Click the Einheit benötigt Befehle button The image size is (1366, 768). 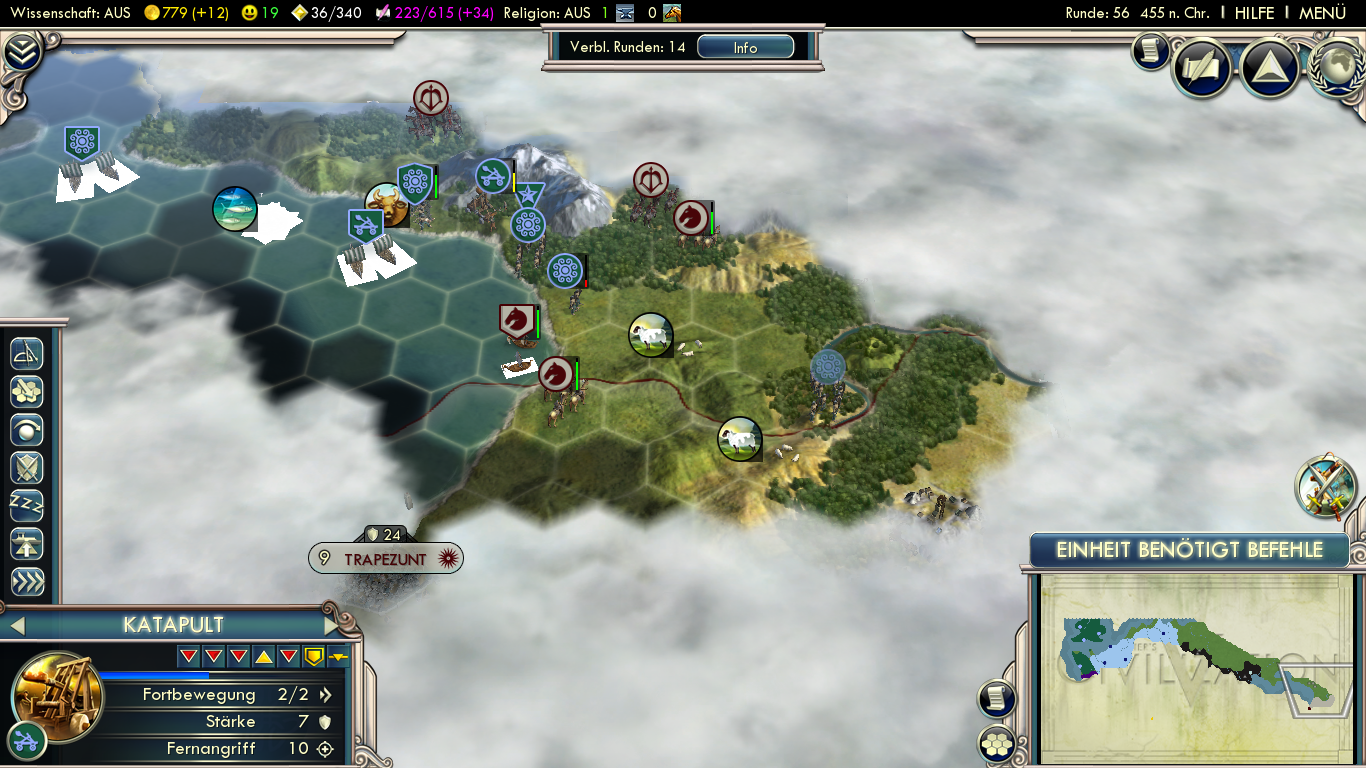[1189, 550]
